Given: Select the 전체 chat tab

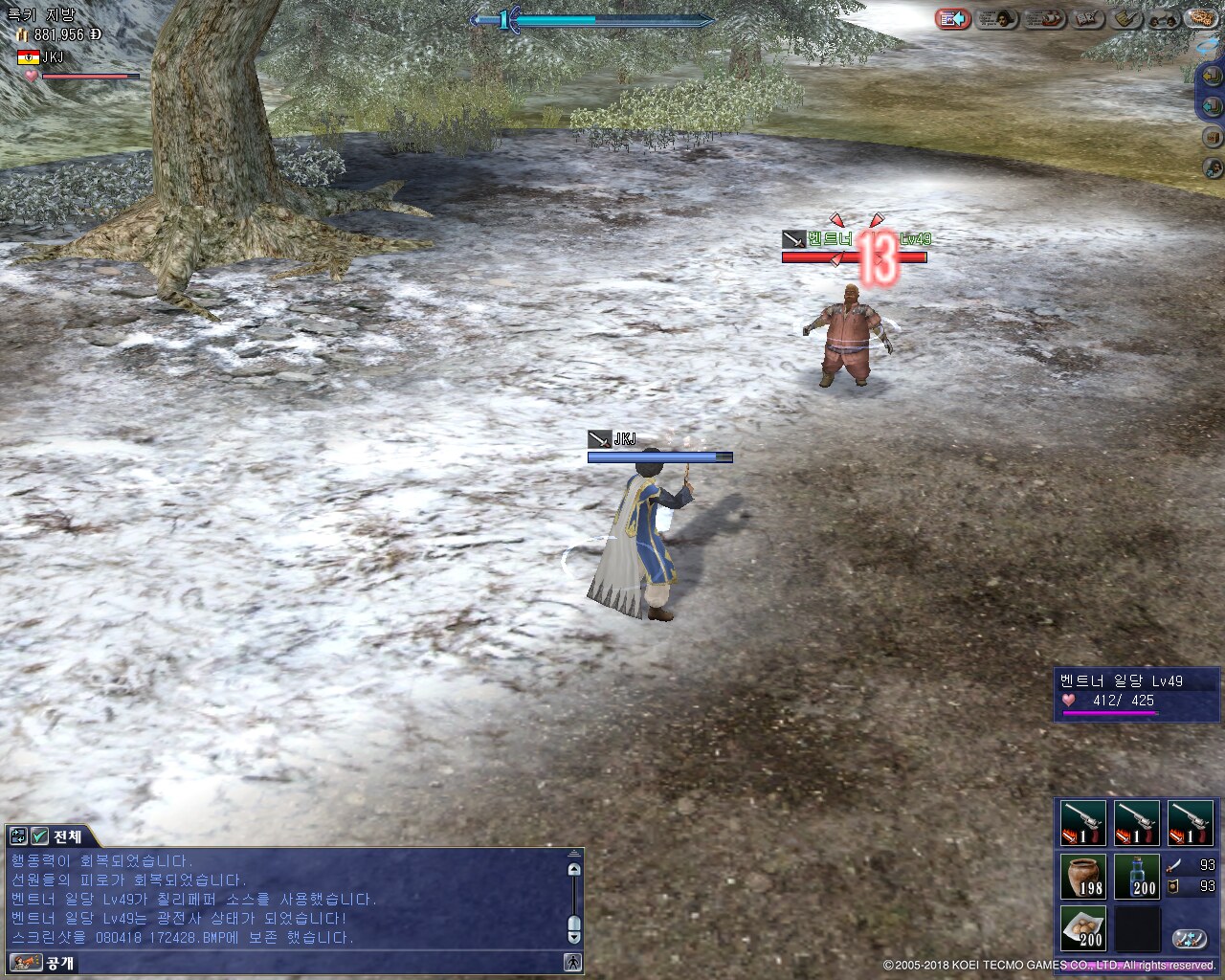Looking at the screenshot, I should tap(67, 836).
